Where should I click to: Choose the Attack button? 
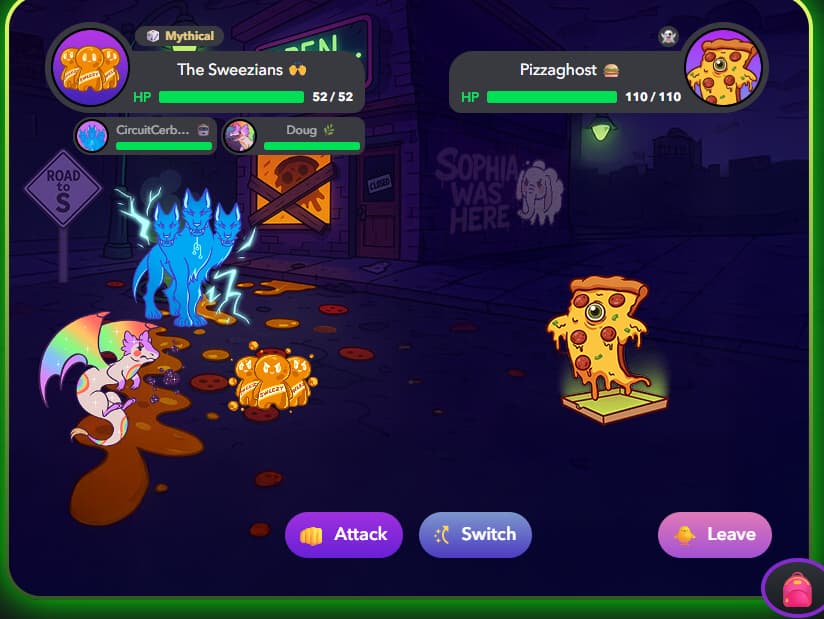coord(344,535)
